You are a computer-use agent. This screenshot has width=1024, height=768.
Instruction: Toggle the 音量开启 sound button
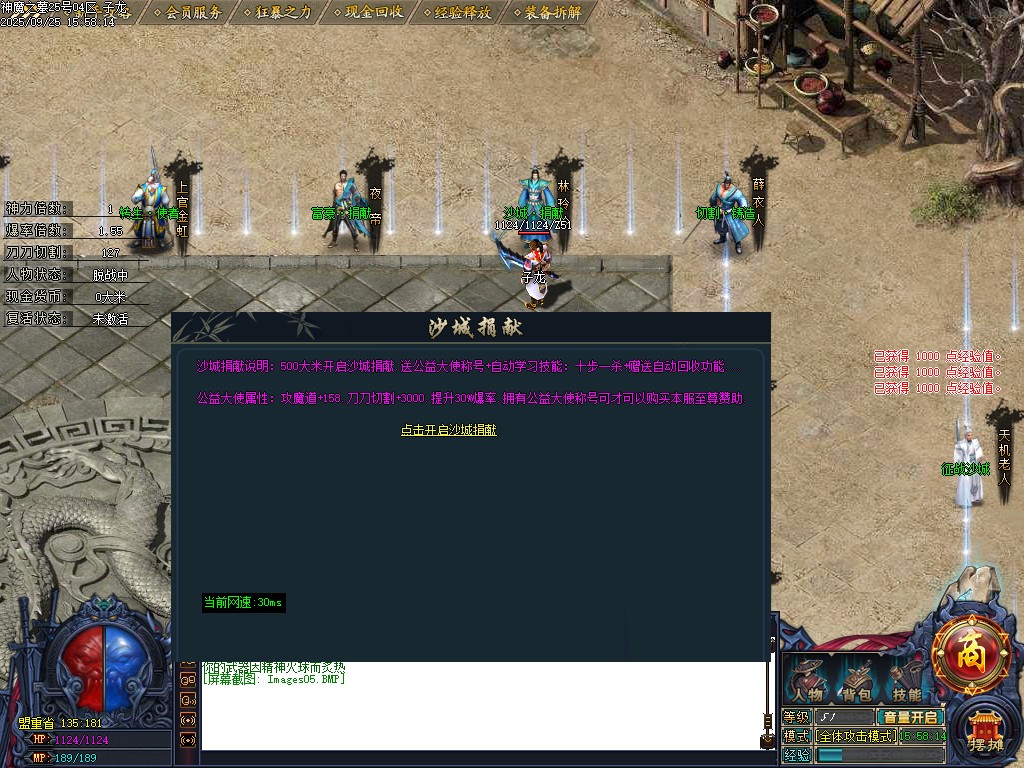[x=910, y=717]
